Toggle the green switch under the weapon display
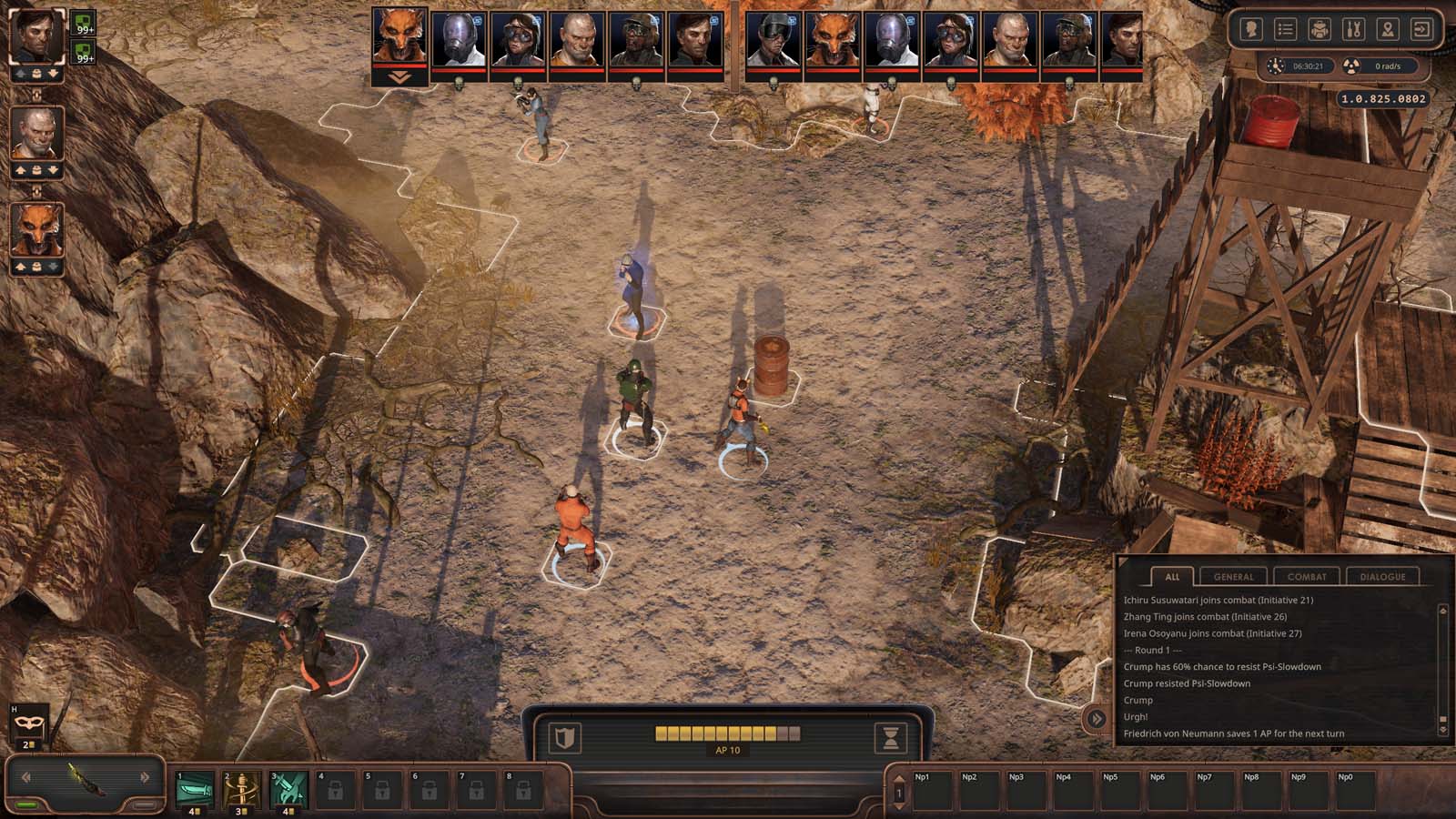 click(x=26, y=804)
